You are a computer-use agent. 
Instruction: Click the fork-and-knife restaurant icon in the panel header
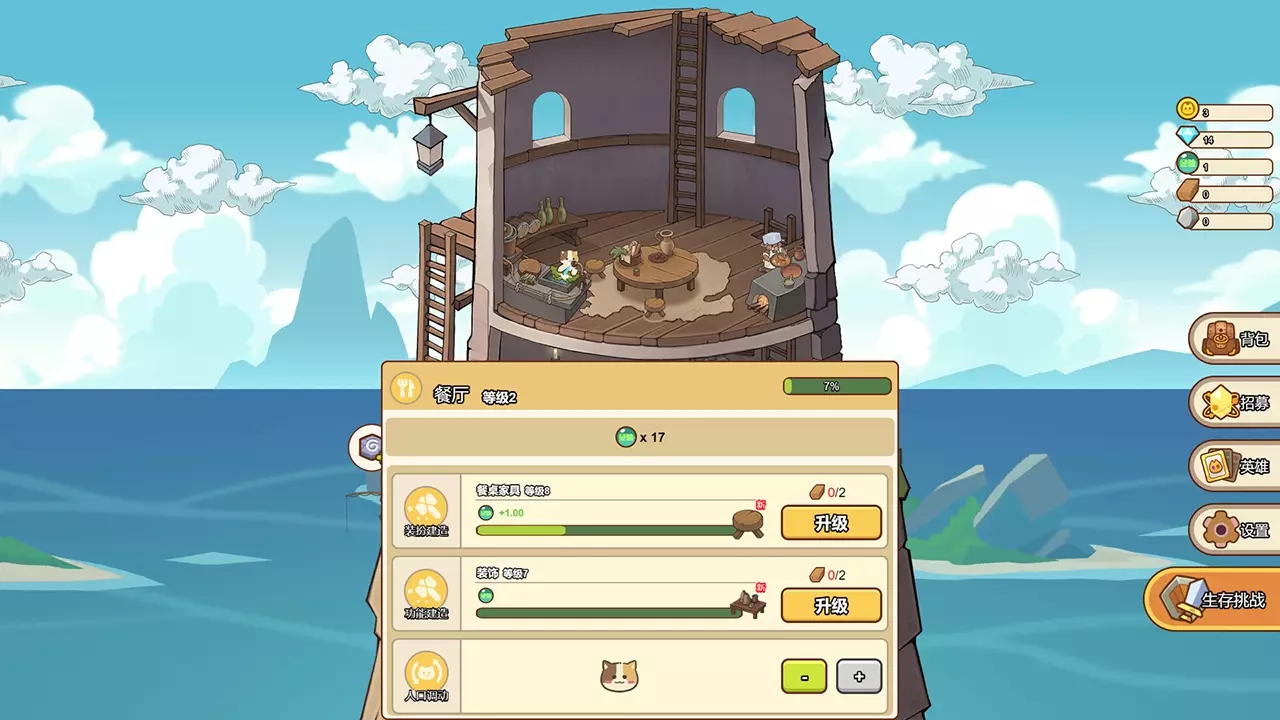tap(406, 387)
